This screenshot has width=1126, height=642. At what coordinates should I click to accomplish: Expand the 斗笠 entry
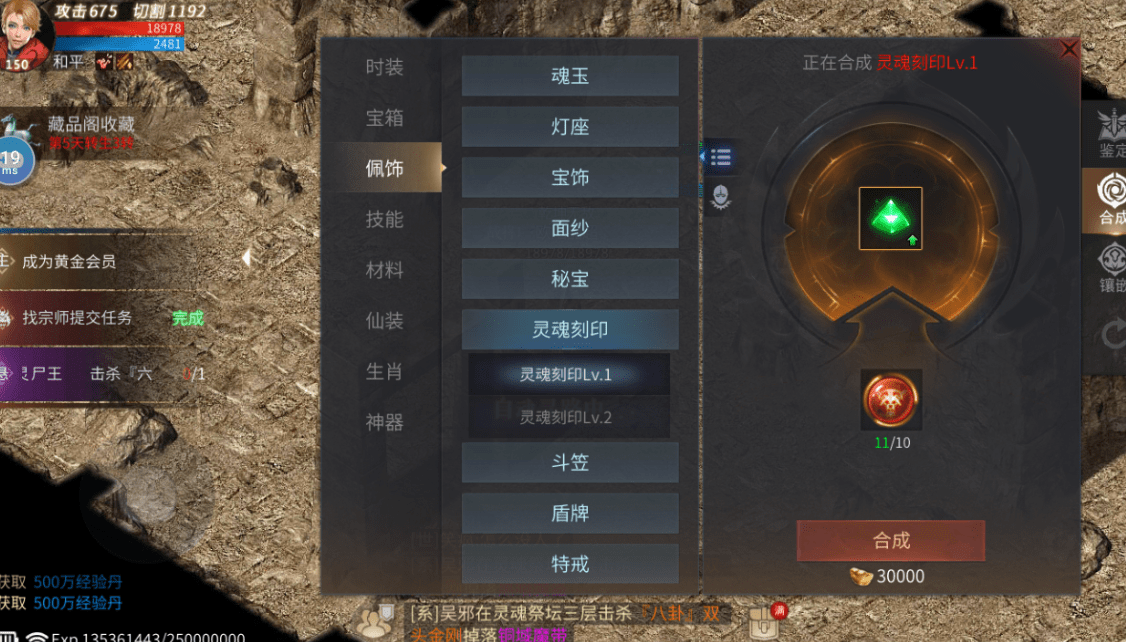(570, 463)
